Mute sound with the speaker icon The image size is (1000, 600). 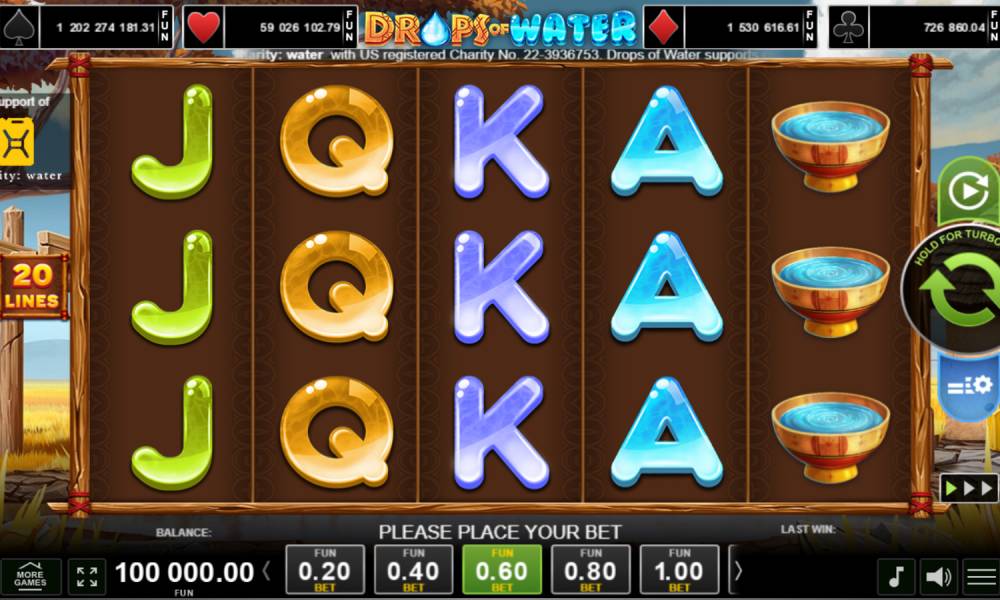coord(938,577)
